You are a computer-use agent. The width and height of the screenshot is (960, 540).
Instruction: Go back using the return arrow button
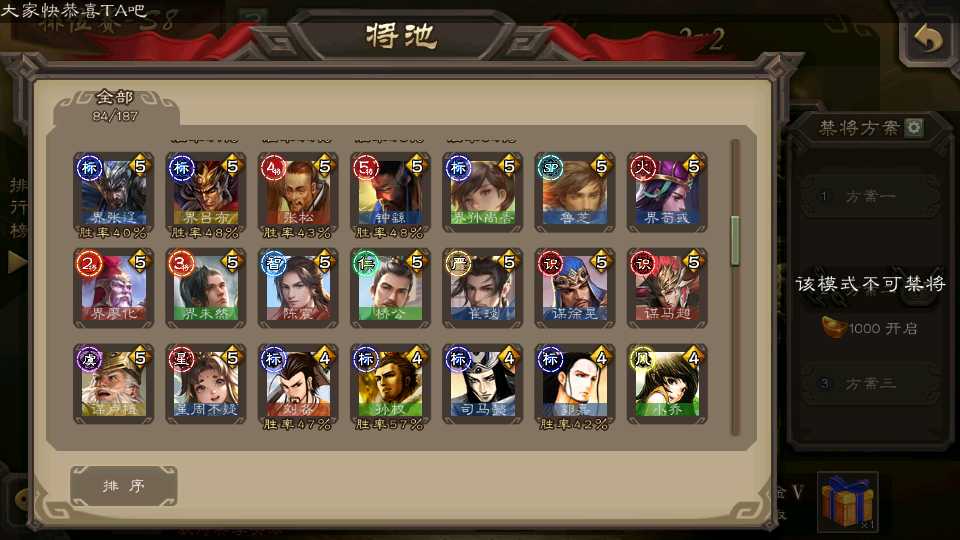(x=928, y=39)
